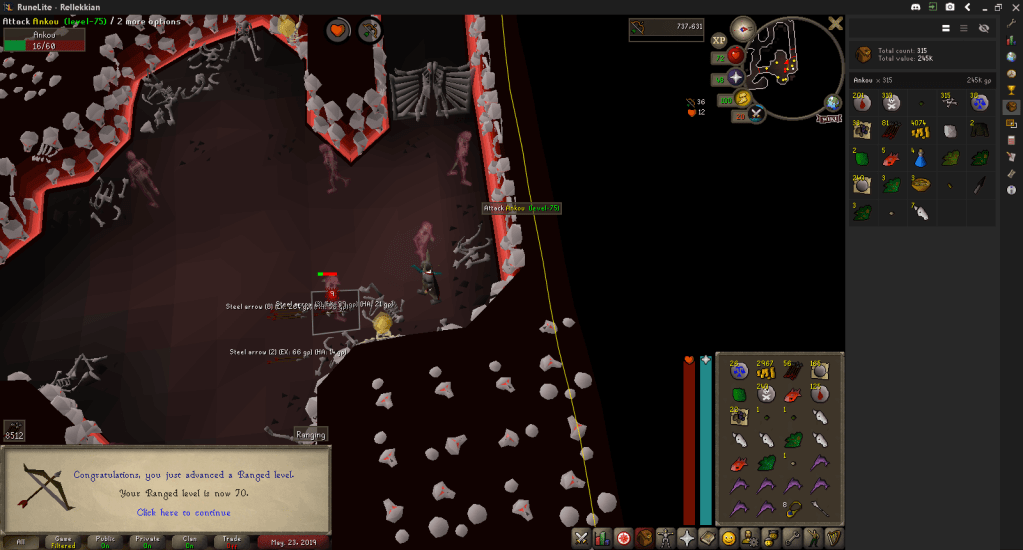Viewport: 1023px width, 550px height.
Task: Hide loot tracker items with the eye icon
Action: pos(984,28)
